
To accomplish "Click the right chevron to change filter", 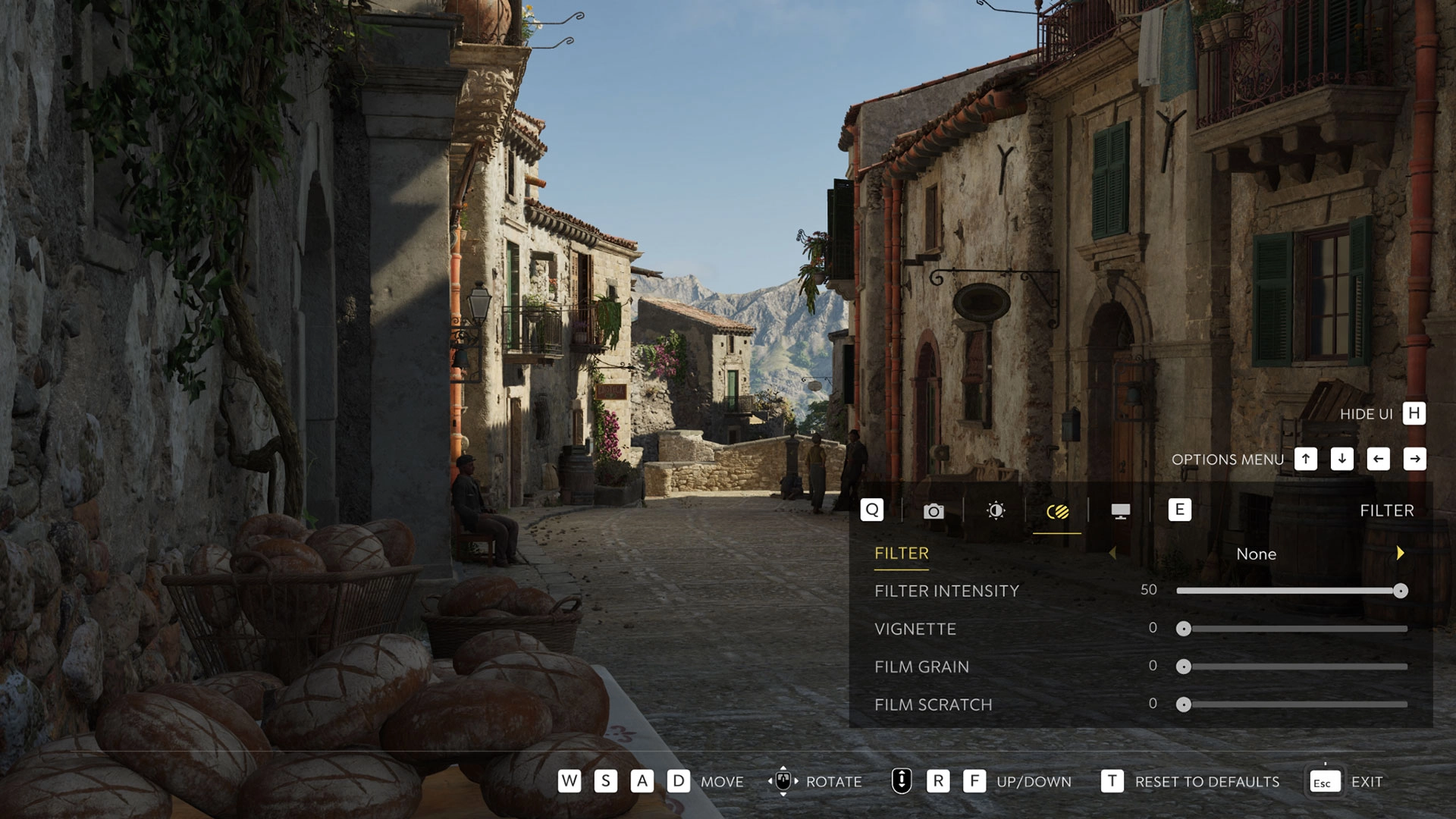I will pos(1399,554).
